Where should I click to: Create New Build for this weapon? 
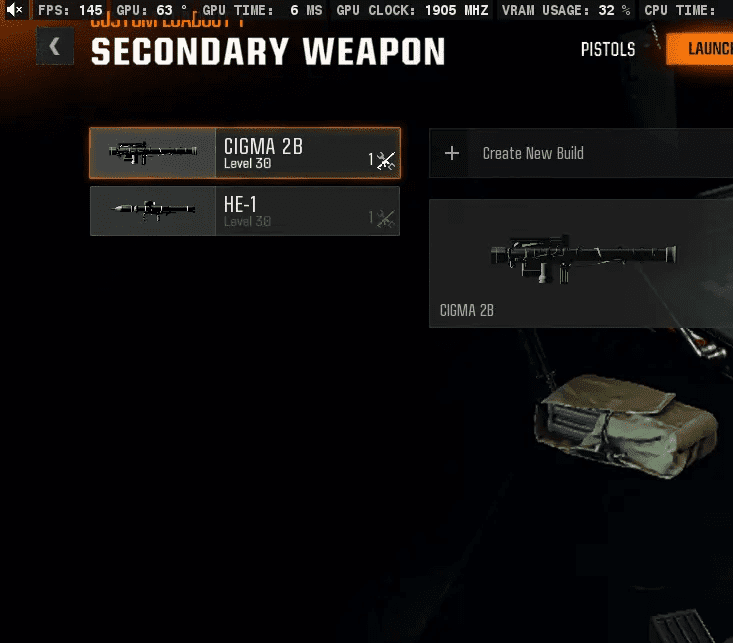pos(580,153)
